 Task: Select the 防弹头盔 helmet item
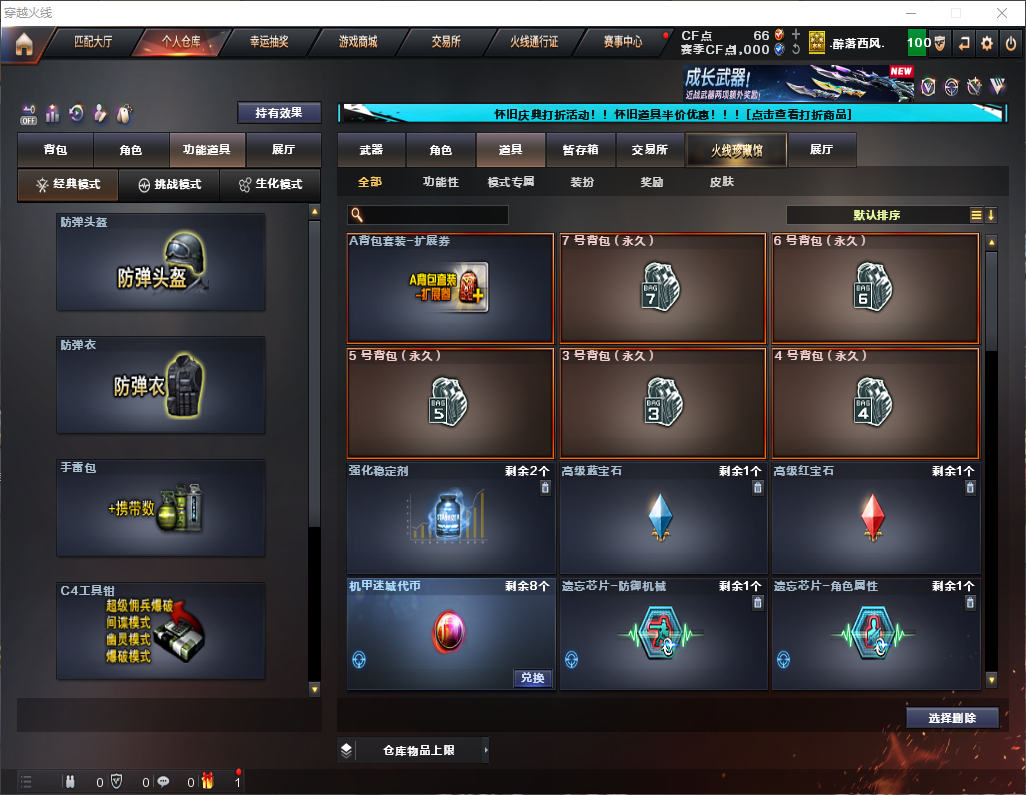[161, 262]
